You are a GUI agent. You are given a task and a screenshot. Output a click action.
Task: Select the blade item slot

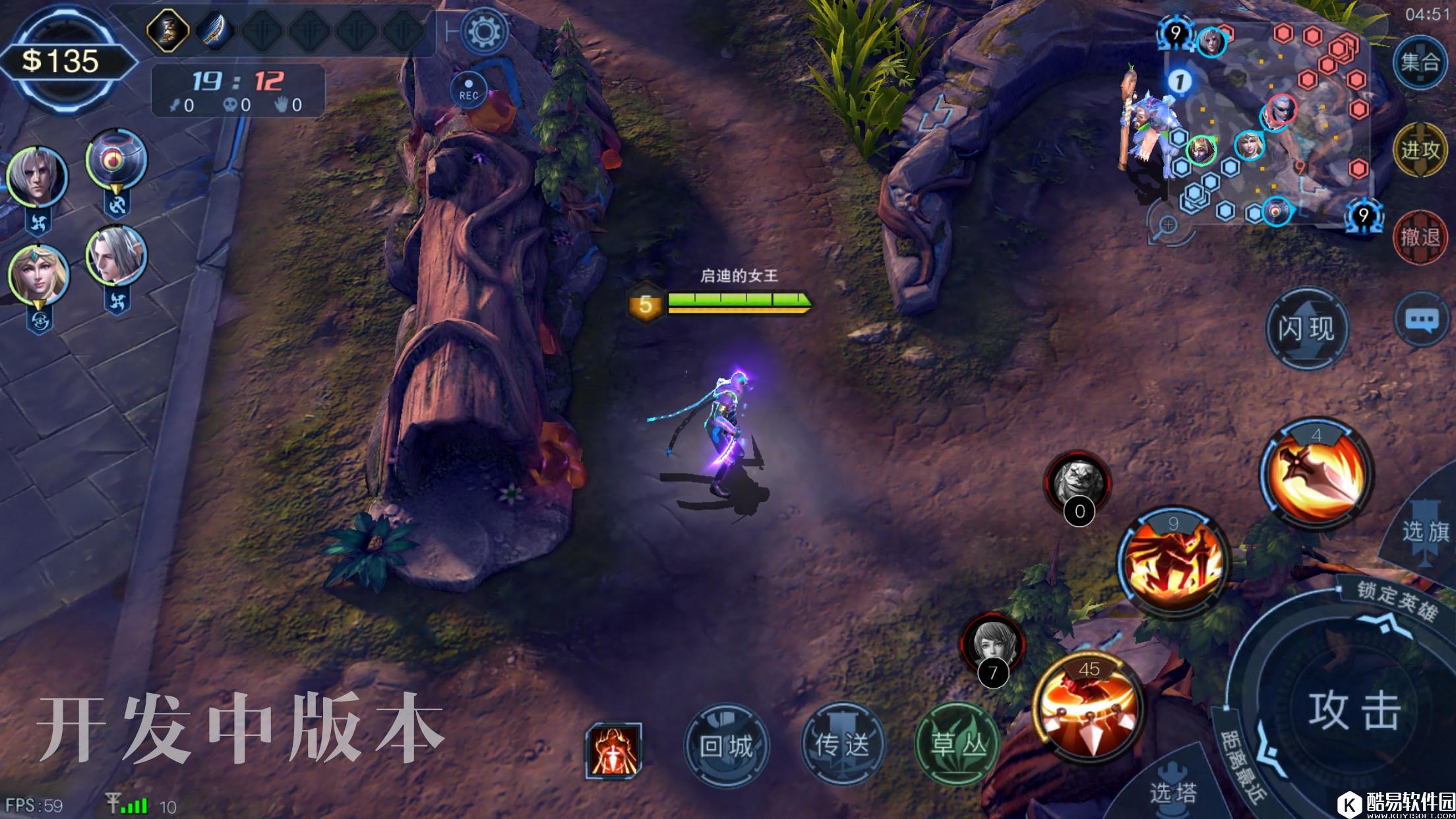coord(215,30)
